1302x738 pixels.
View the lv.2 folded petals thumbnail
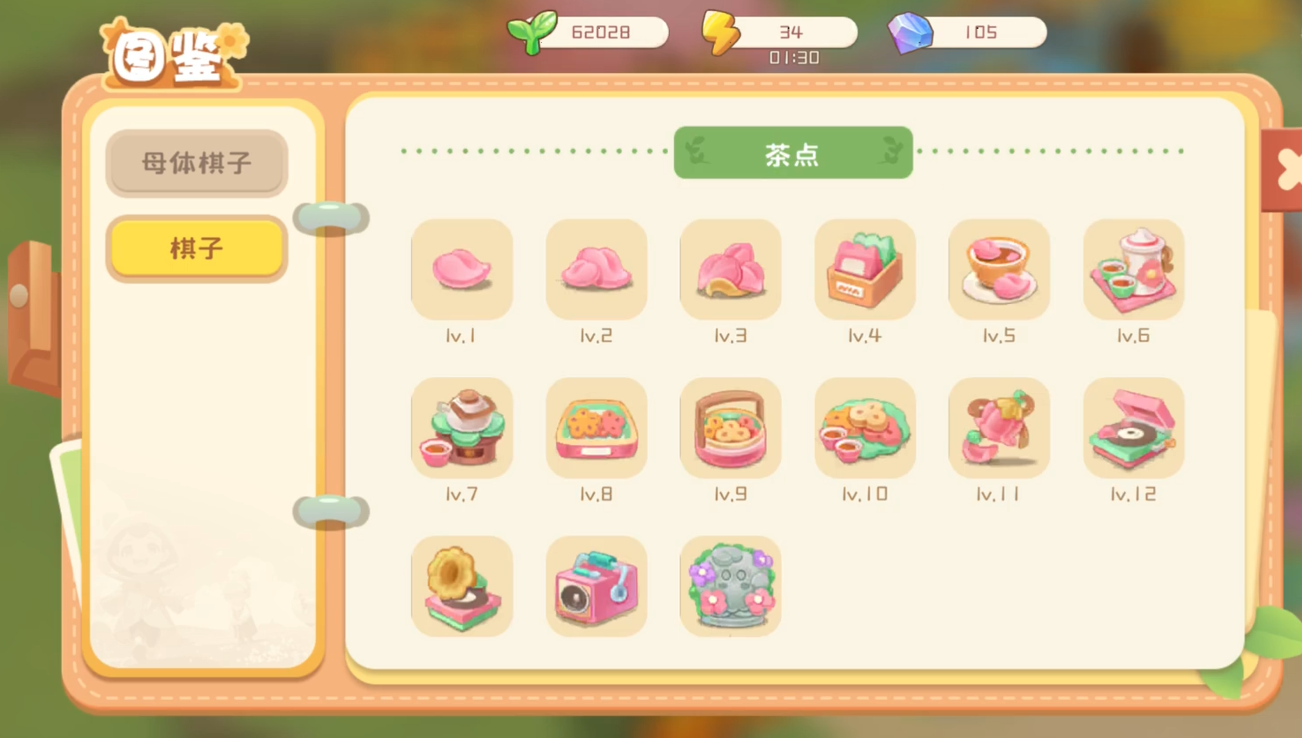(x=596, y=270)
